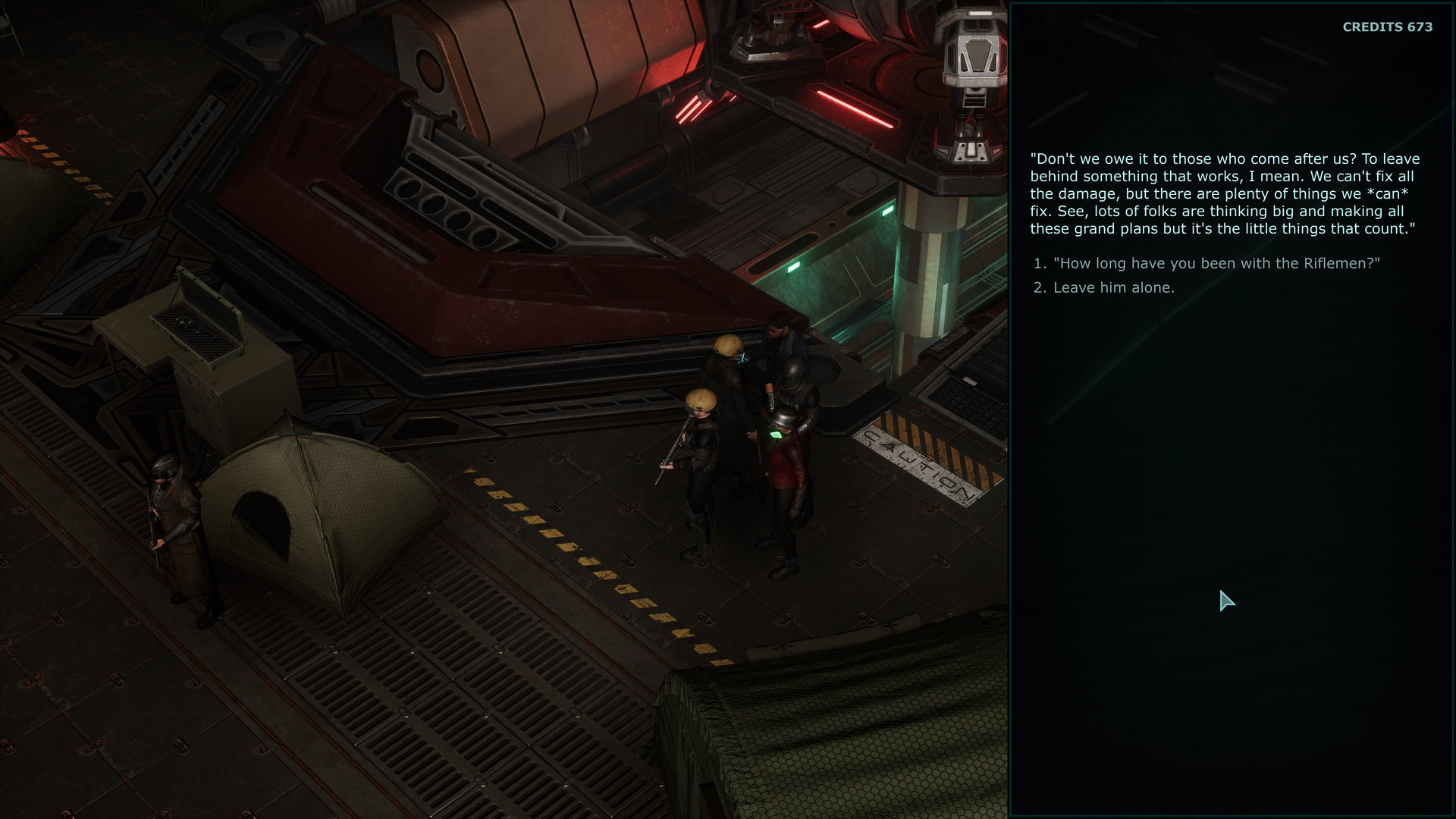Choose the 'Leave him alone' dialogue option
Screen dimensions: 1456x819
tap(1113, 287)
